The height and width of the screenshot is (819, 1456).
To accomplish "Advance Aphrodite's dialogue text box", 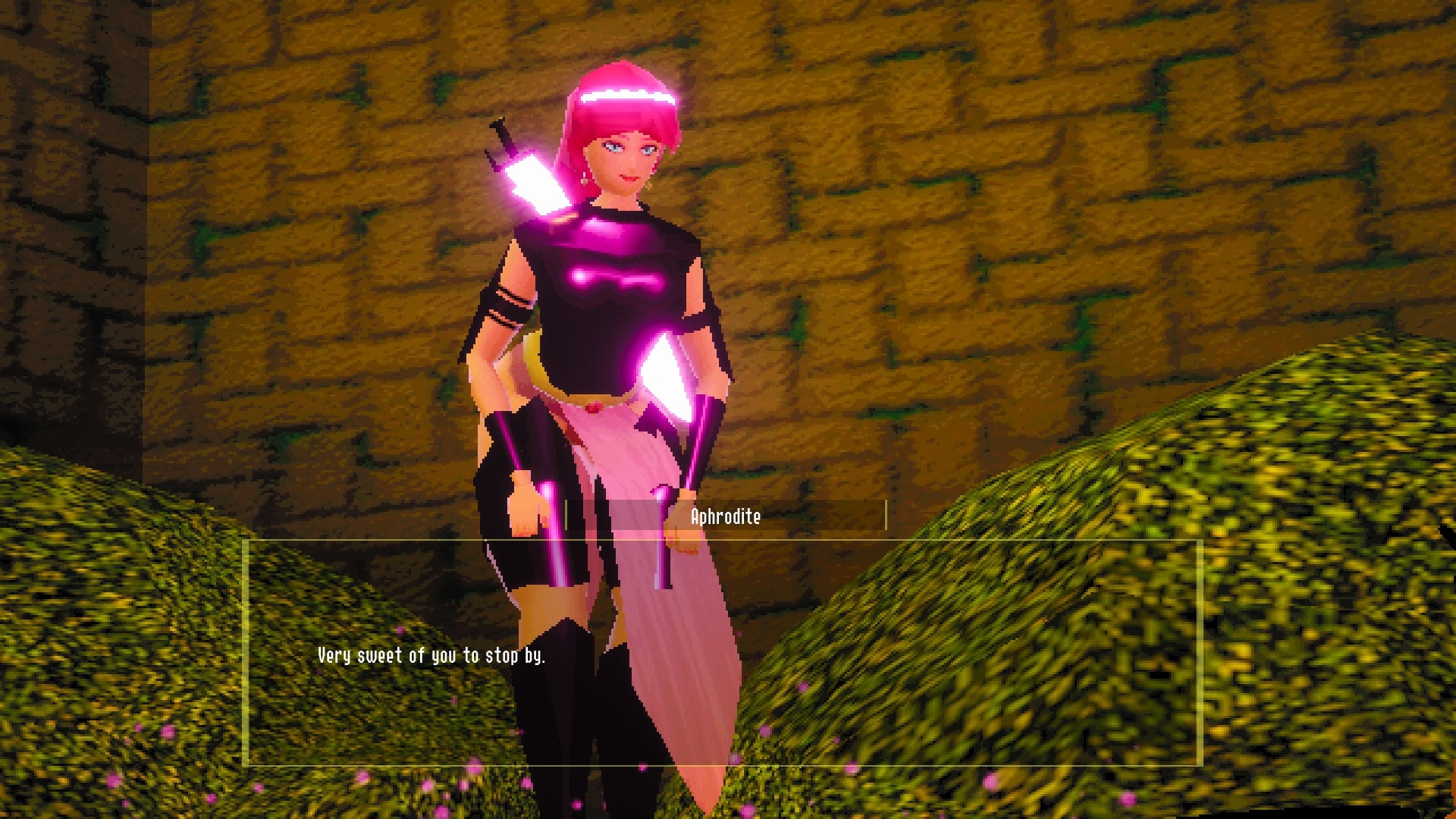I will tap(722, 654).
